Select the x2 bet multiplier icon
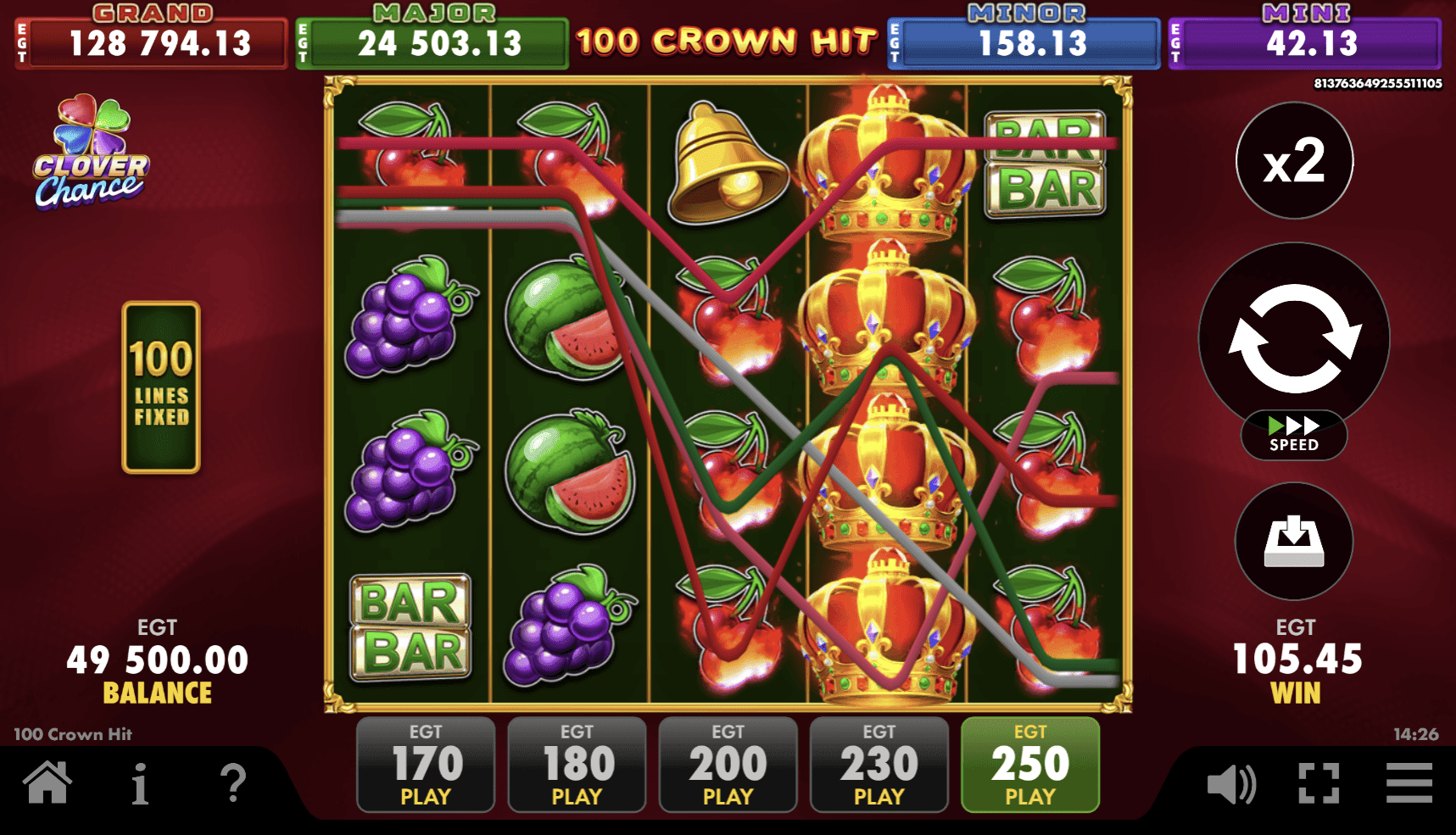 coord(1292,161)
